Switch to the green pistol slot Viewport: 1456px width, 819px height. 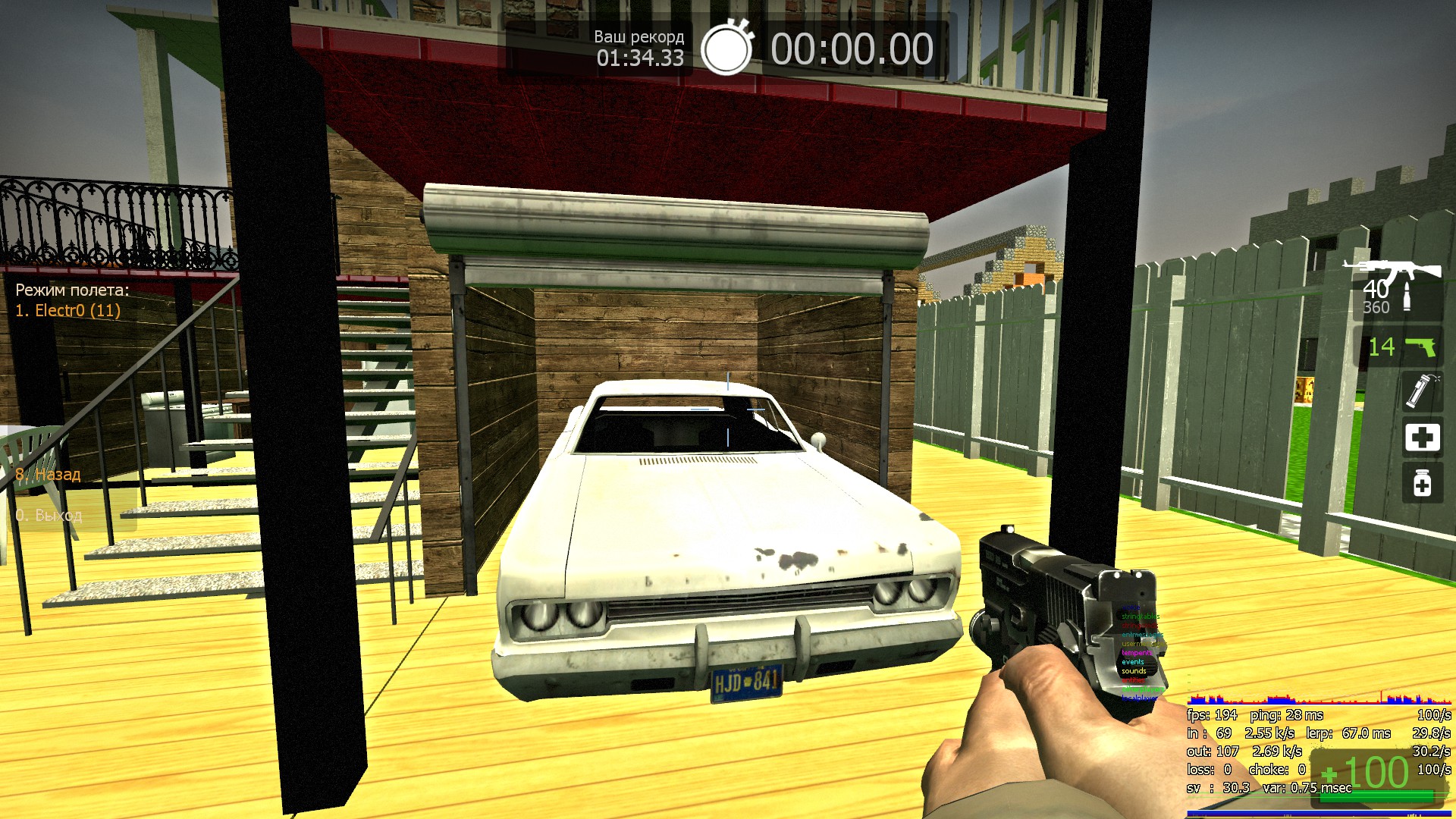point(1401,347)
